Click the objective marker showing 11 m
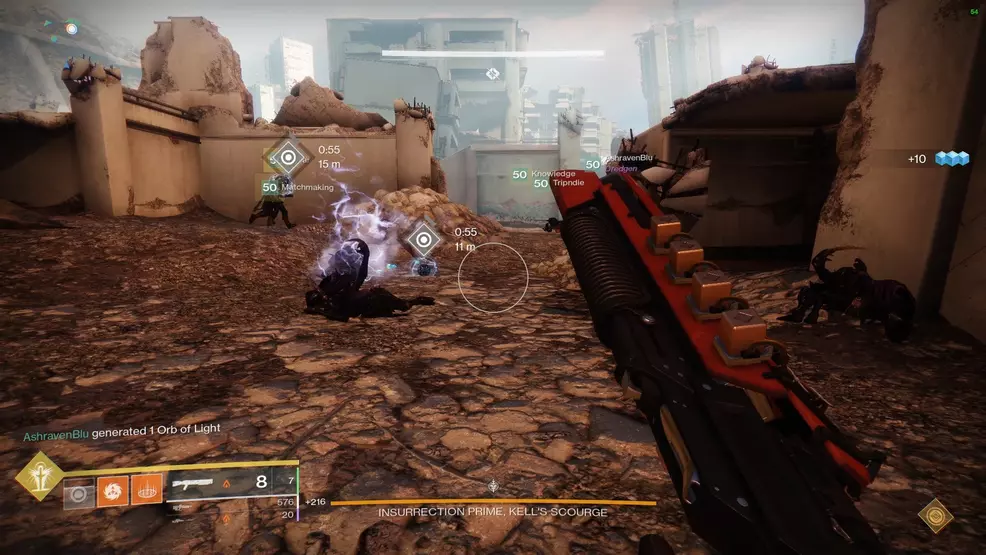Image resolution: width=986 pixels, height=555 pixels. [x=425, y=240]
